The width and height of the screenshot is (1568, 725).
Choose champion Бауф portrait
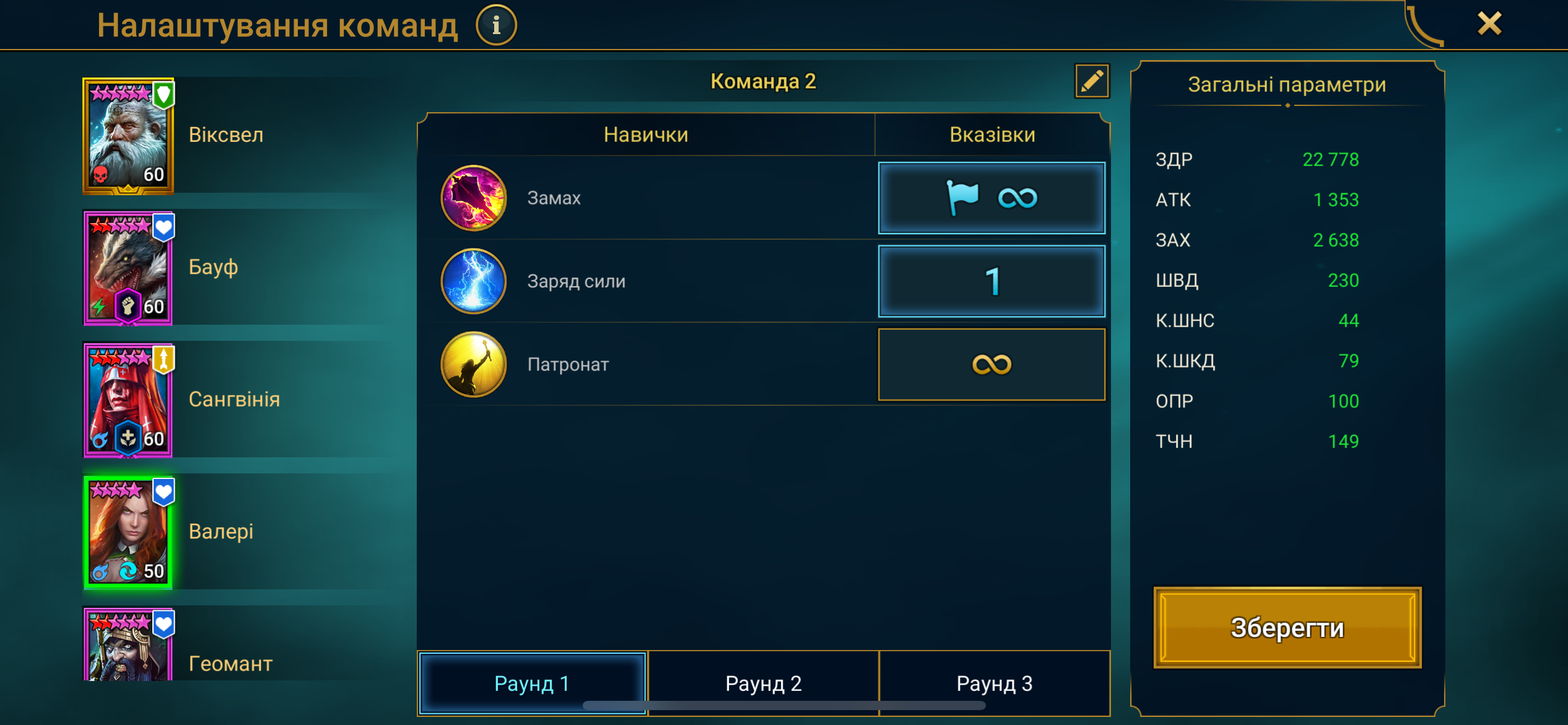(x=129, y=268)
